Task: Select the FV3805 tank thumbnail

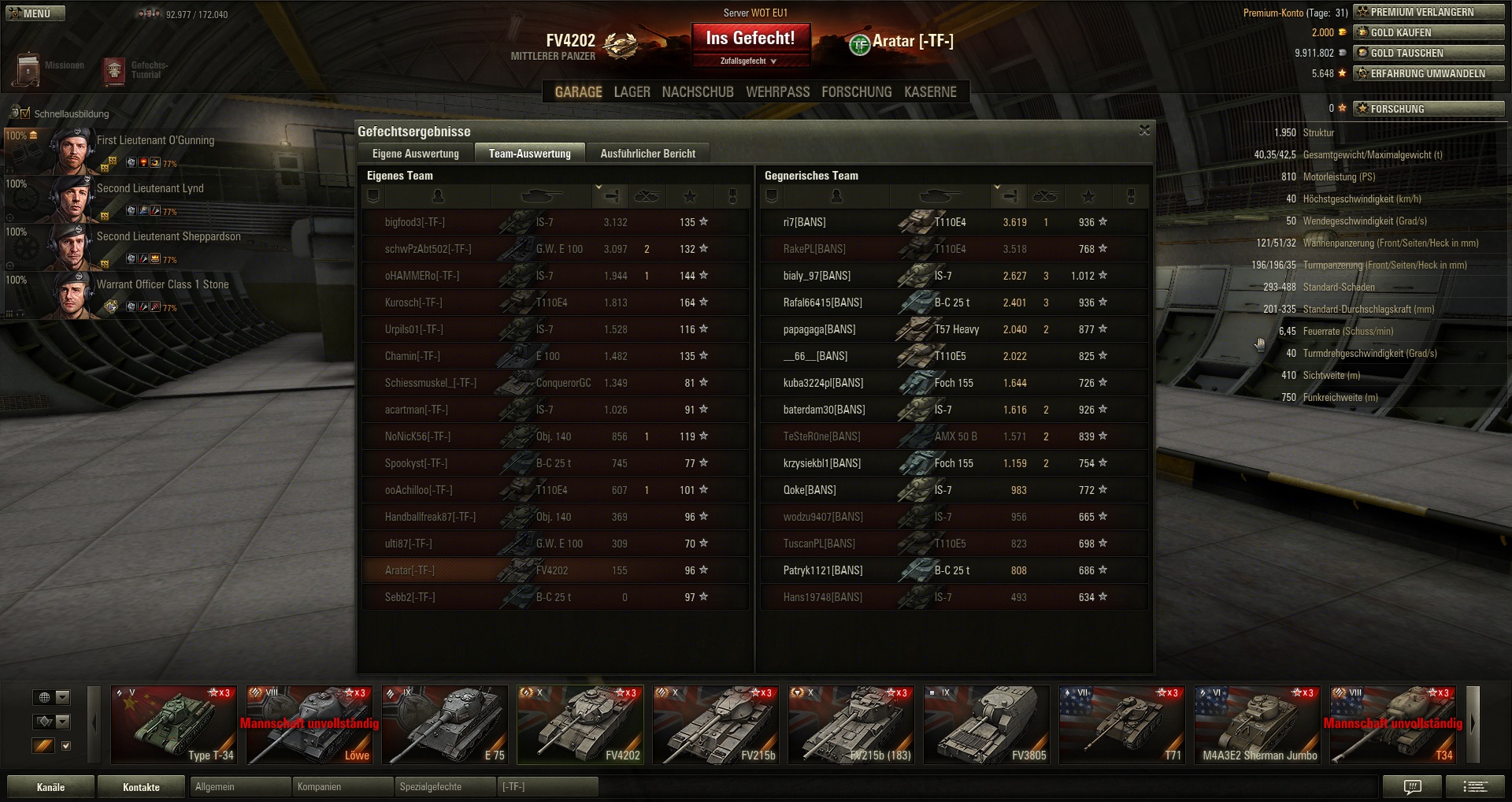Action: click(986, 725)
